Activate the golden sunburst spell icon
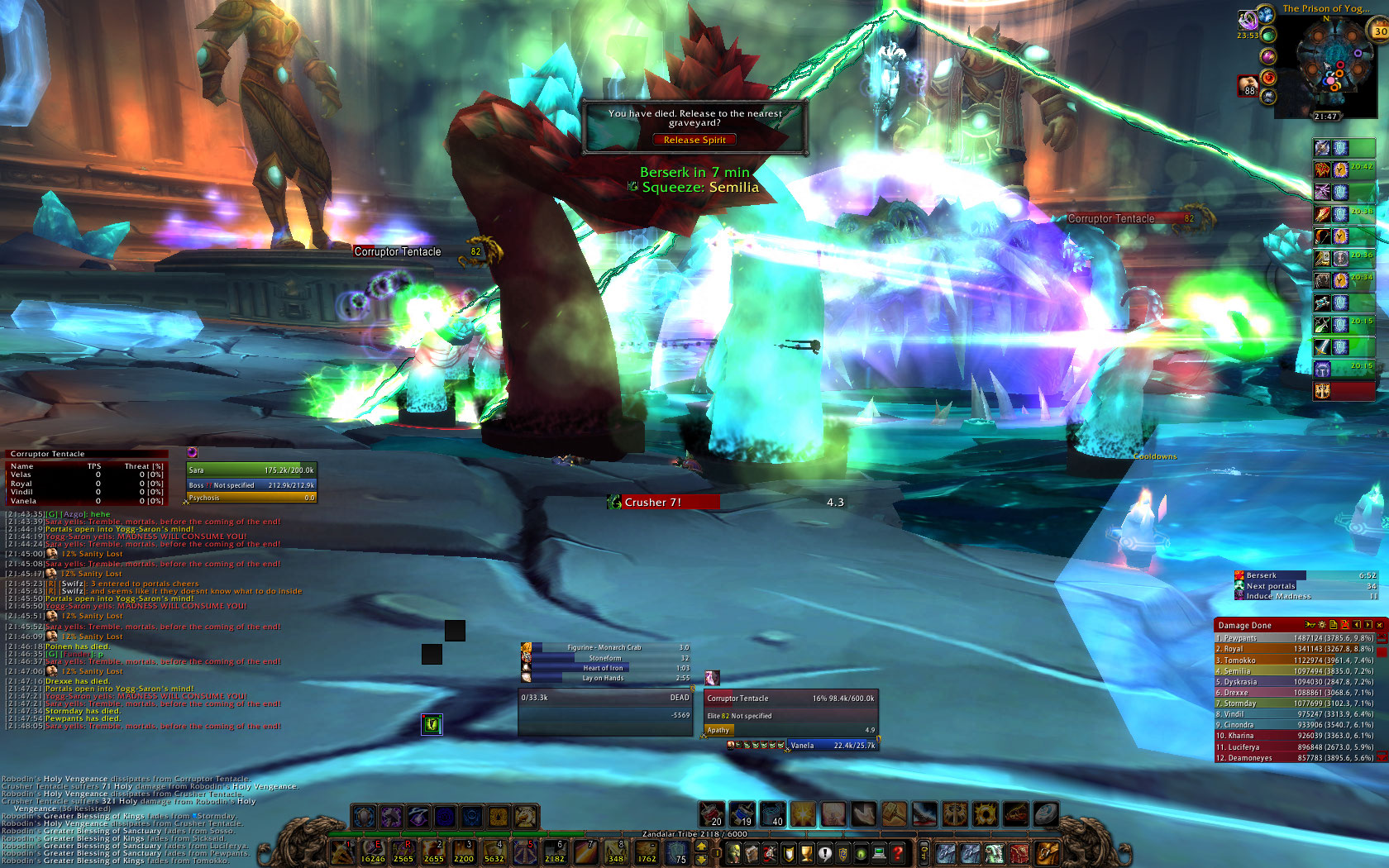 coord(803,815)
